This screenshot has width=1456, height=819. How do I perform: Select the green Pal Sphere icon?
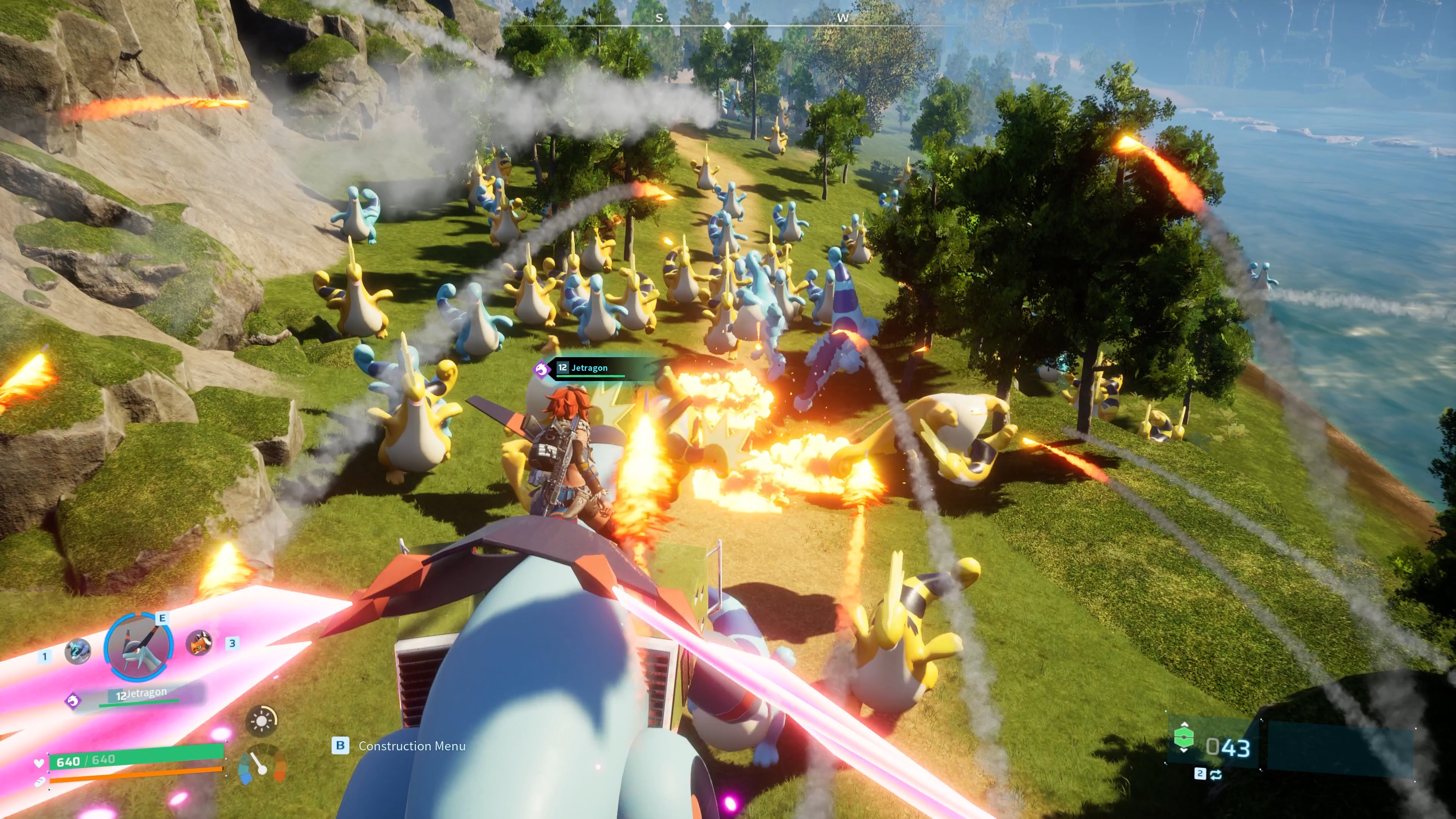pos(1183,738)
